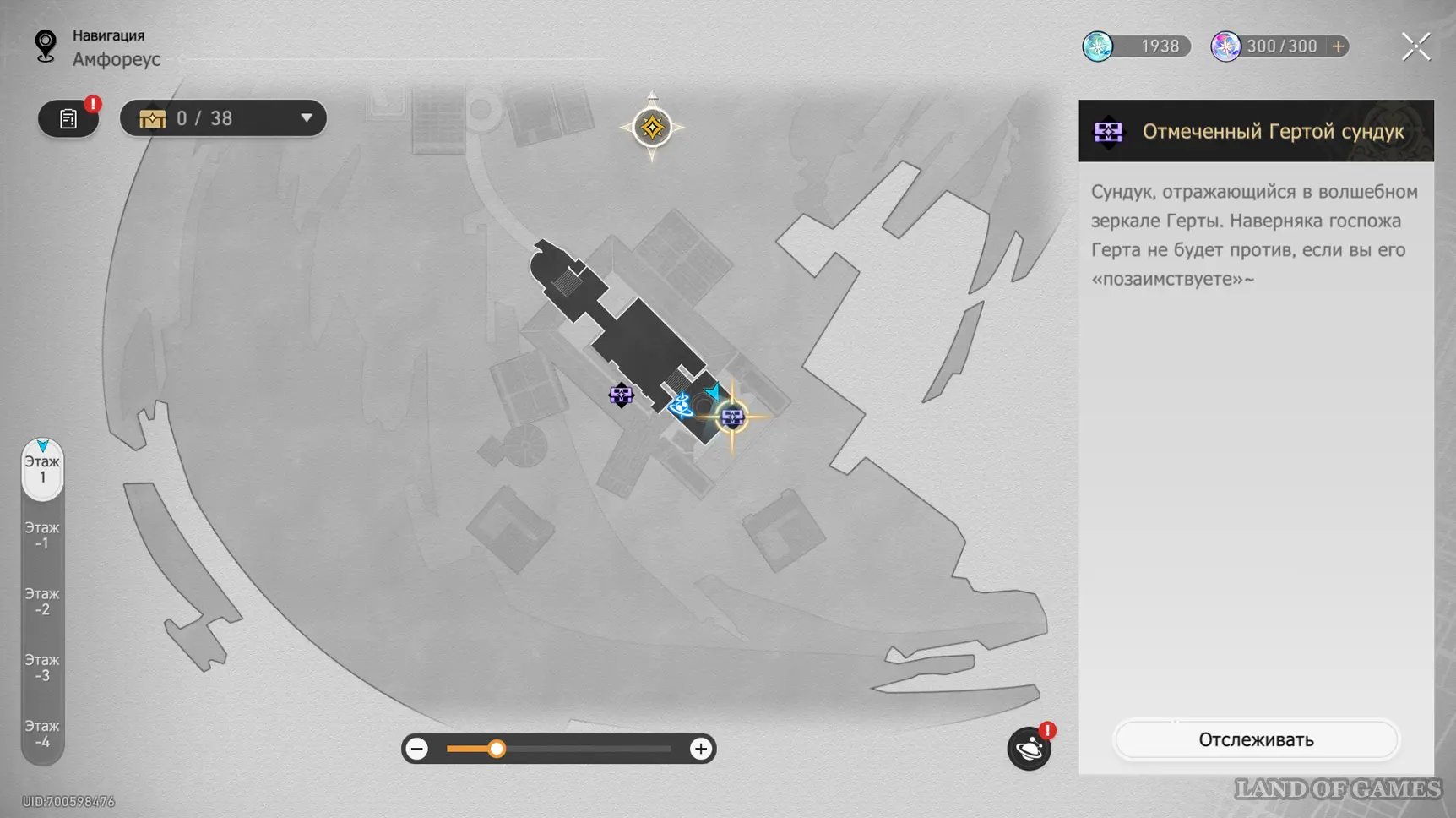Switch to floor Этаж -1
1456x818 pixels.
(x=42, y=536)
